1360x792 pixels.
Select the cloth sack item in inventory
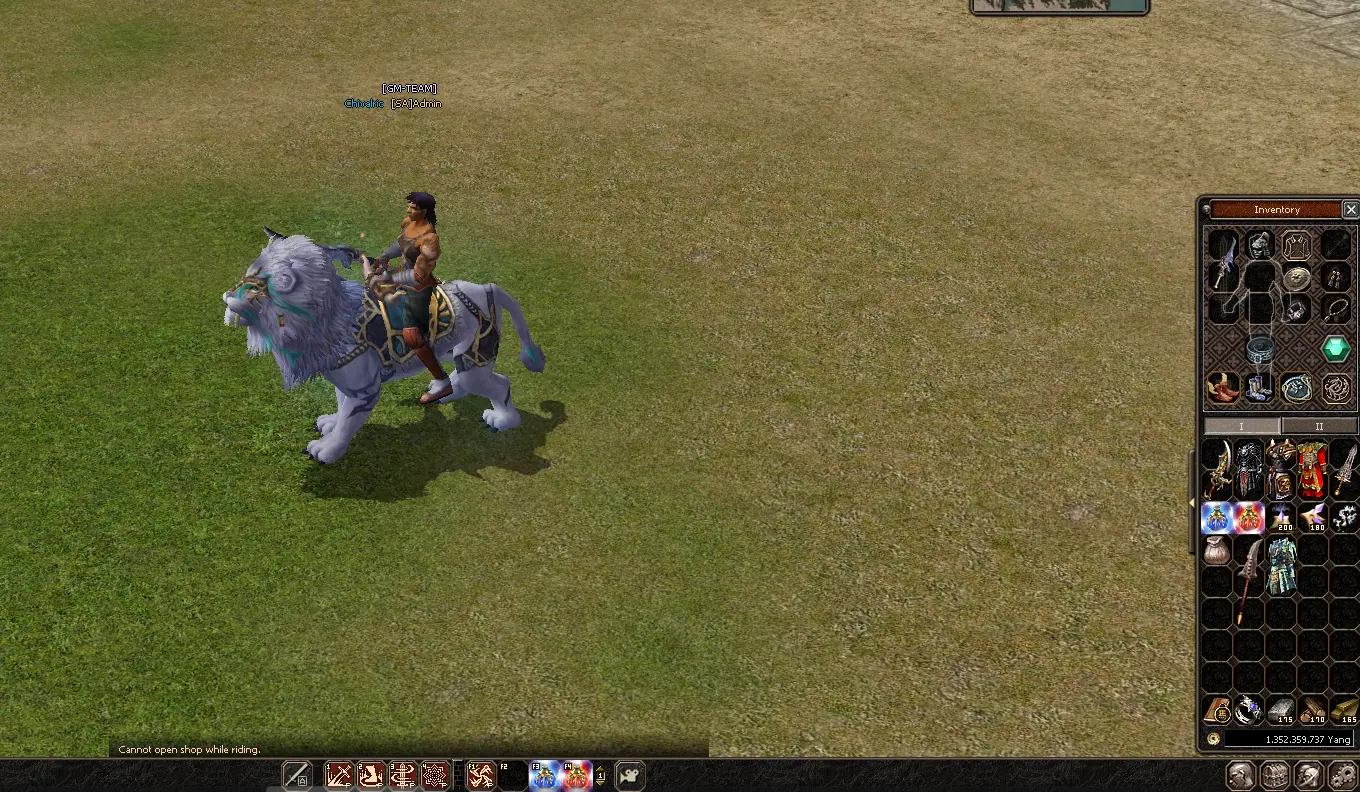coord(1217,550)
